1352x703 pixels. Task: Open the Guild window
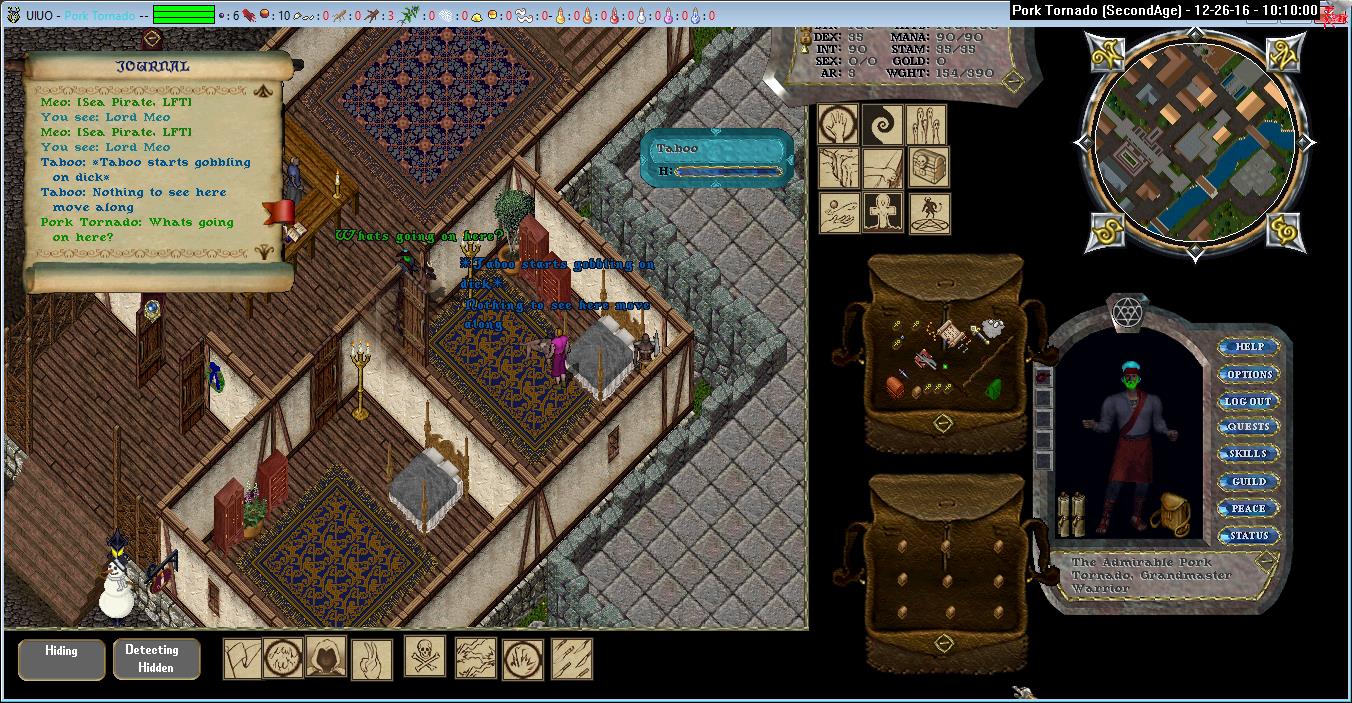point(1249,481)
